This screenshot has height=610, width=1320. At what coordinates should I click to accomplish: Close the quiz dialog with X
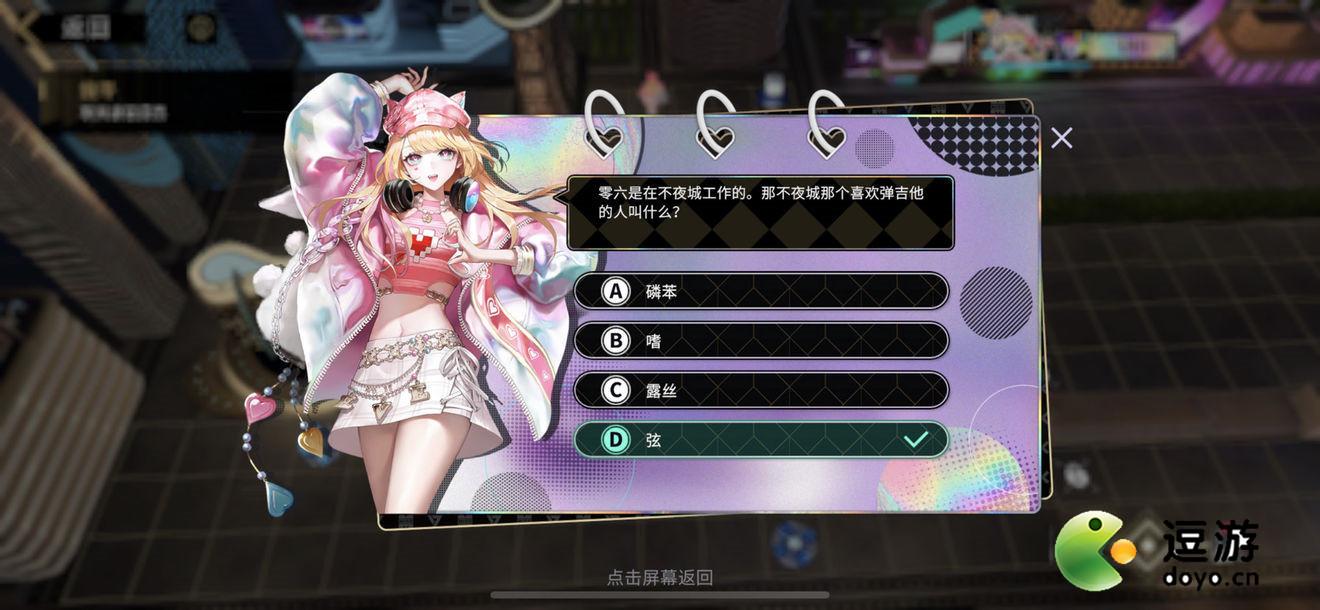pyautogui.click(x=1062, y=138)
